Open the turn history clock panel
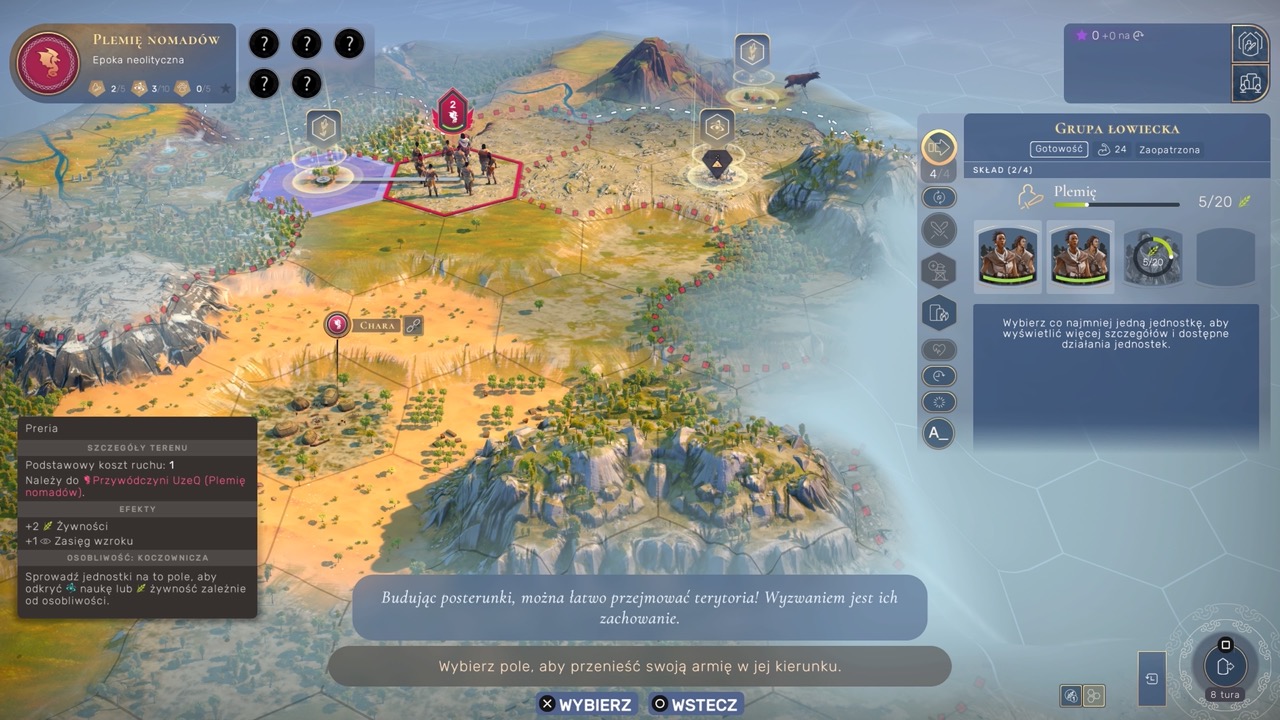Viewport: 1280px width, 720px height. click(1152, 679)
